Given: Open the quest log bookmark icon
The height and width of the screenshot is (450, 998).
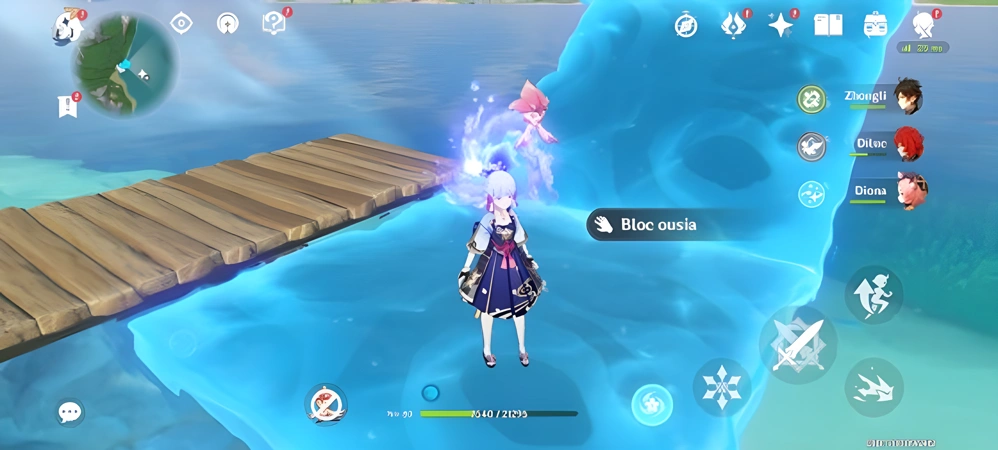Looking at the screenshot, I should click(68, 105).
